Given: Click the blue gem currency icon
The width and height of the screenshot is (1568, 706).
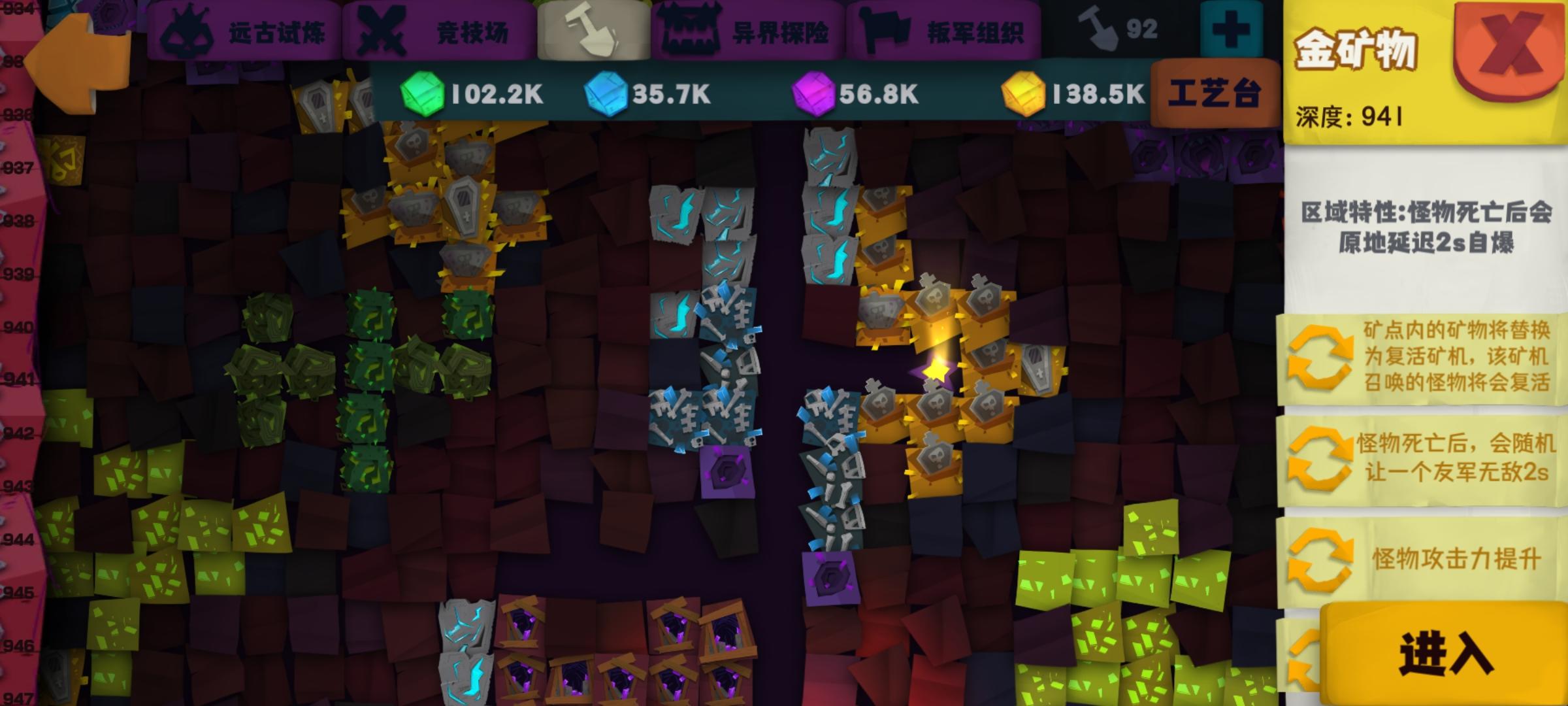Looking at the screenshot, I should click(605, 93).
